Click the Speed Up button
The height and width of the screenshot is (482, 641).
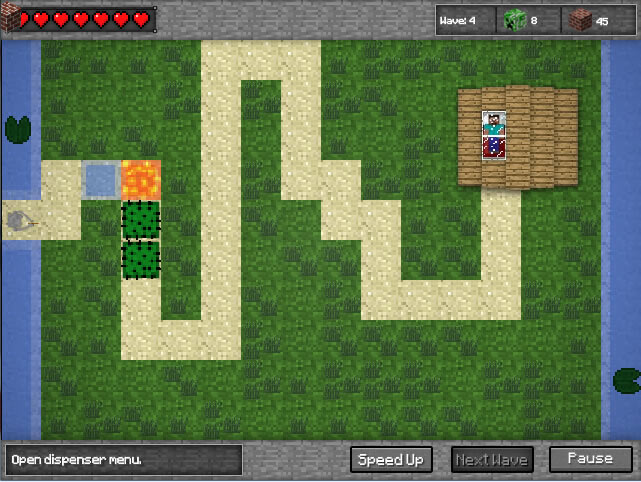coord(391,460)
